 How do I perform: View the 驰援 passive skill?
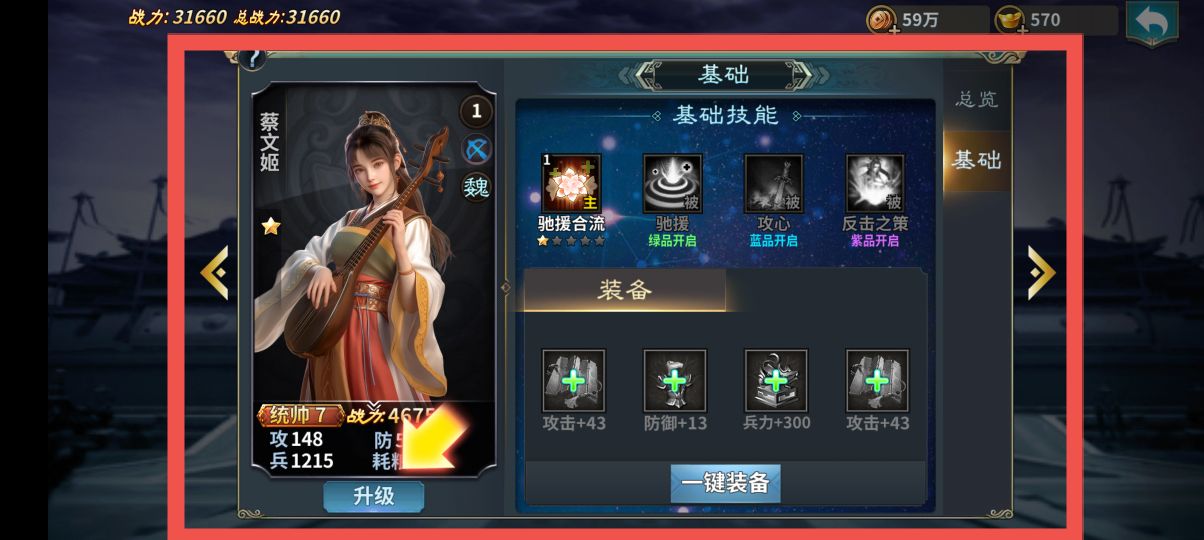[x=672, y=184]
